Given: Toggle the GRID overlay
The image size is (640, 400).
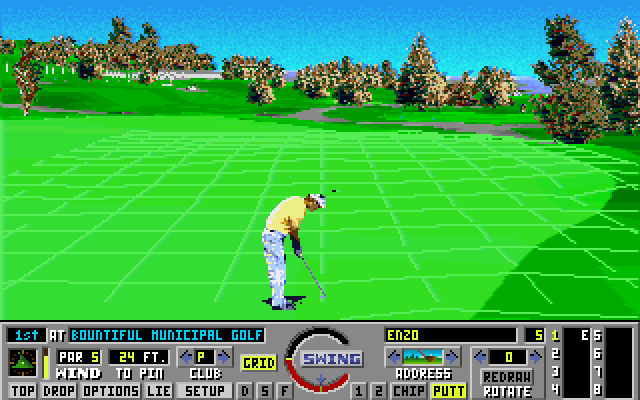Looking at the screenshot, I should [259, 363].
